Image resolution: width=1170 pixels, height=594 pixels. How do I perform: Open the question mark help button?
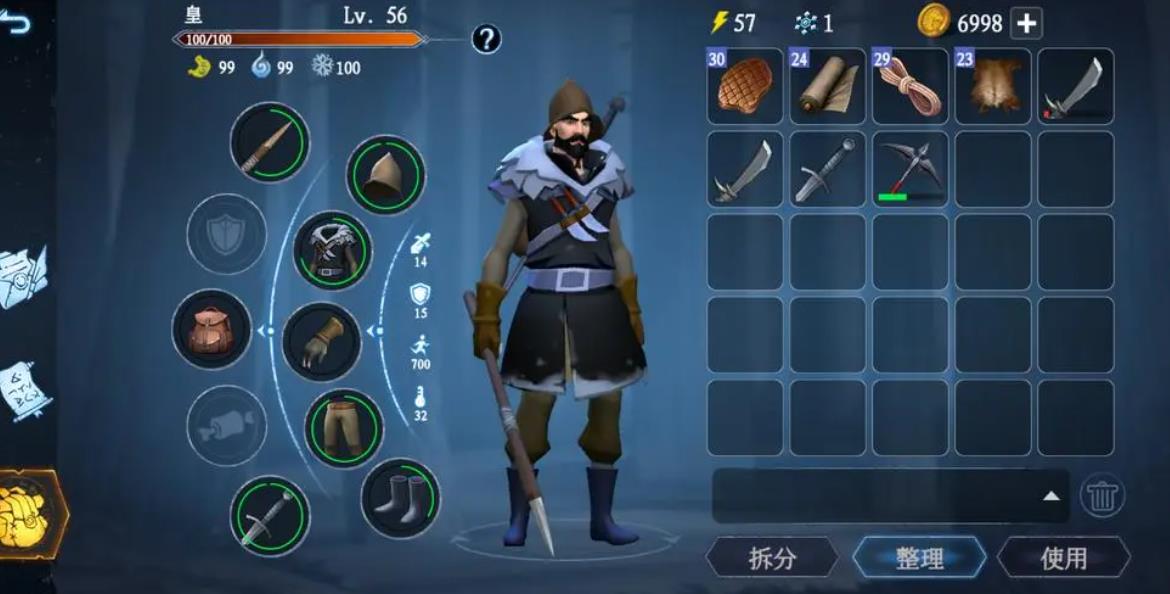[486, 39]
